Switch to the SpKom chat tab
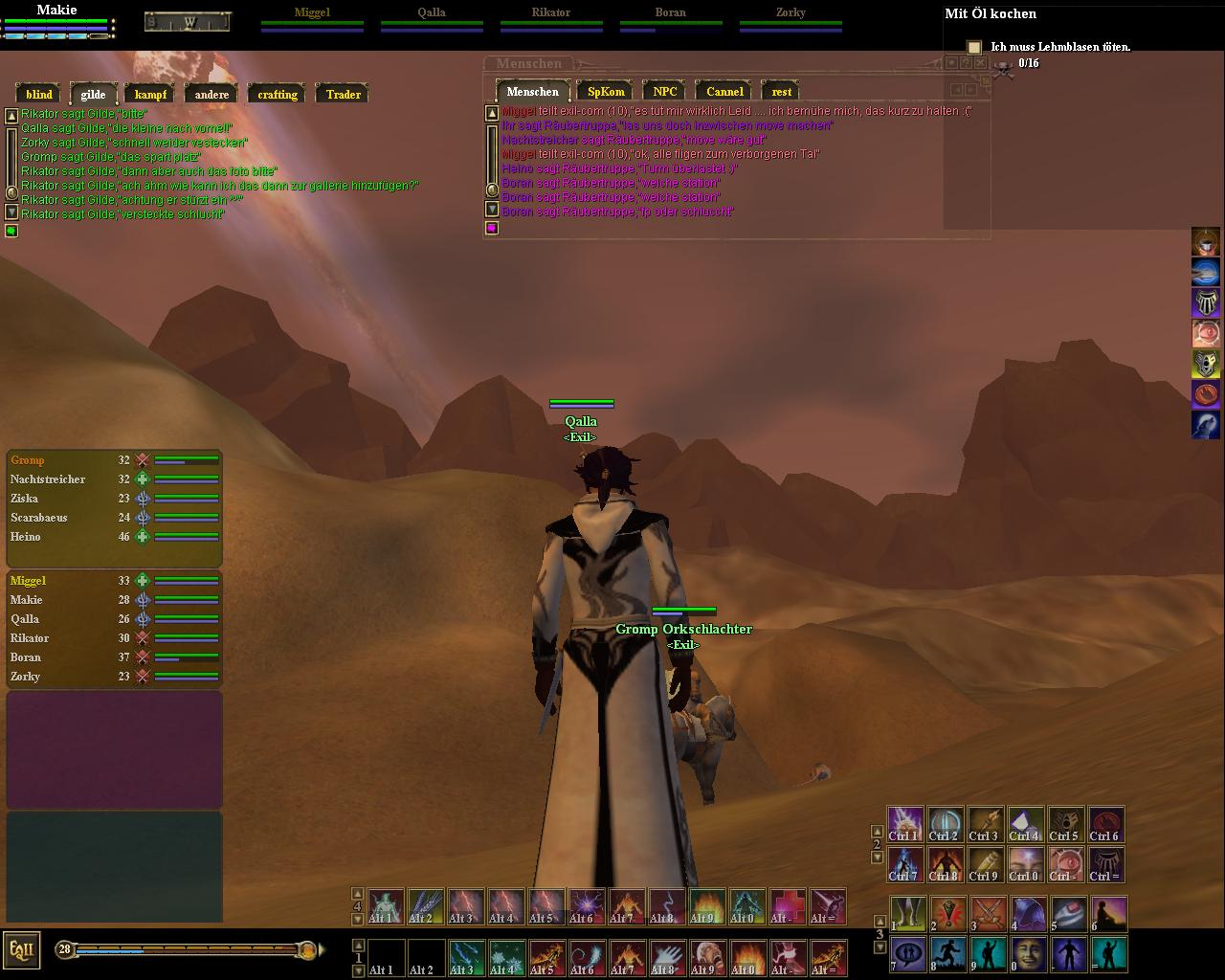This screenshot has width=1225, height=980. [606, 92]
